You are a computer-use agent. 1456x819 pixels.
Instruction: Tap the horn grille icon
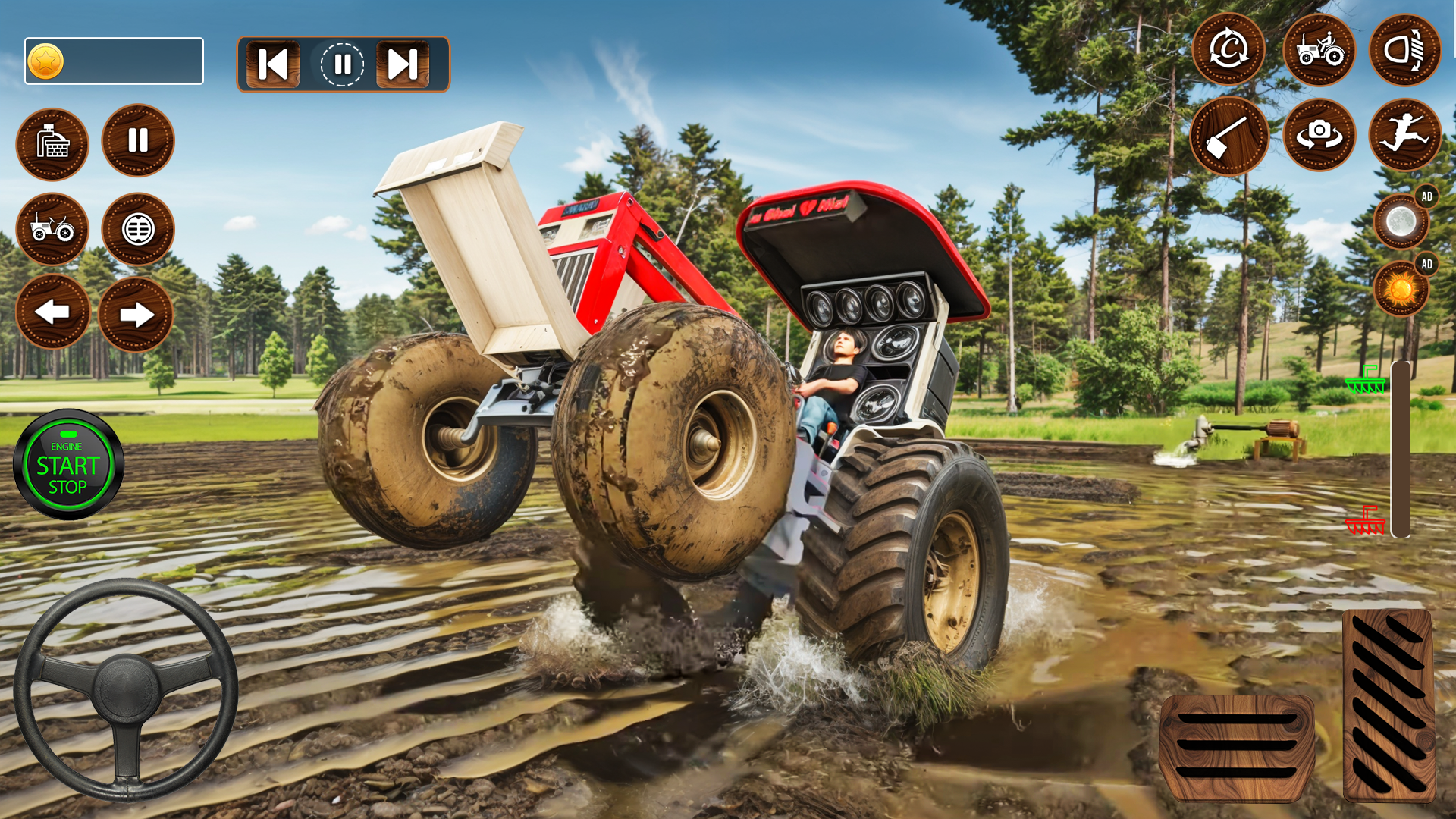[138, 229]
